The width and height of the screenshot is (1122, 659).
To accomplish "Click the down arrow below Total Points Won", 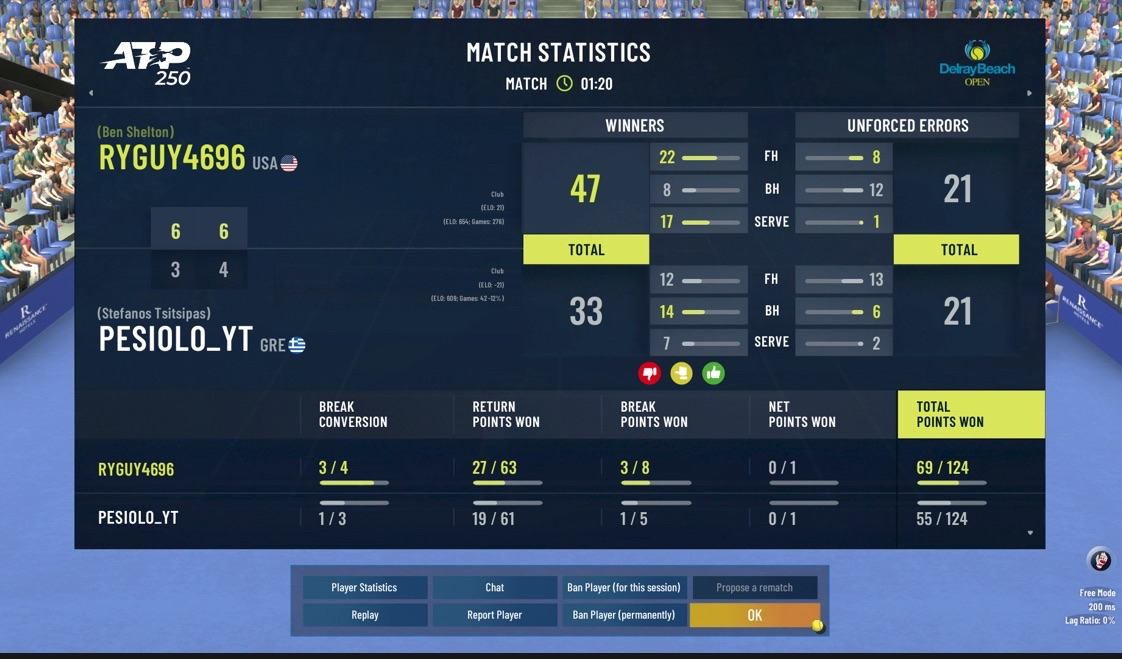I will 1030,533.
